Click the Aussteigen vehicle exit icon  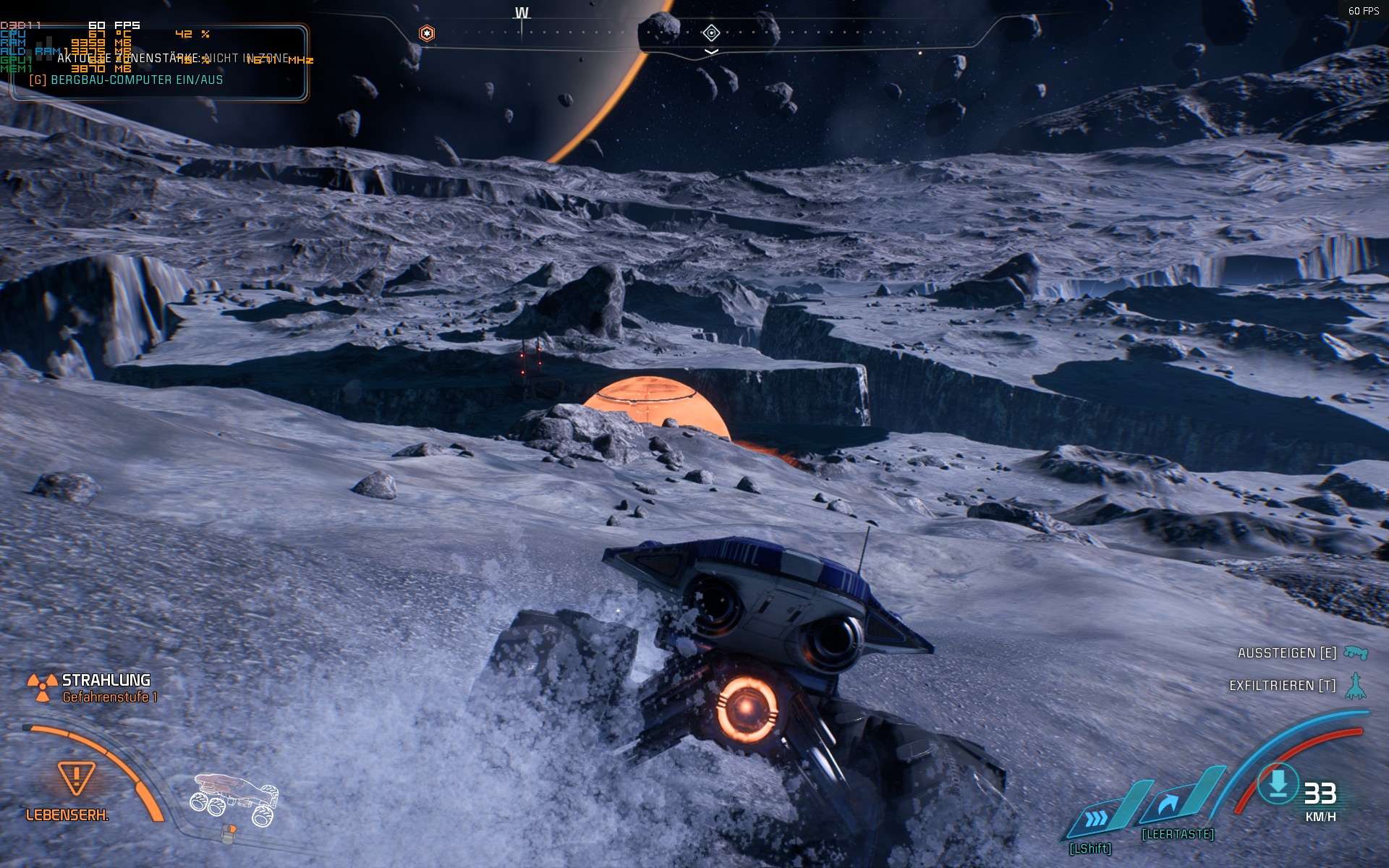[x=1355, y=653]
